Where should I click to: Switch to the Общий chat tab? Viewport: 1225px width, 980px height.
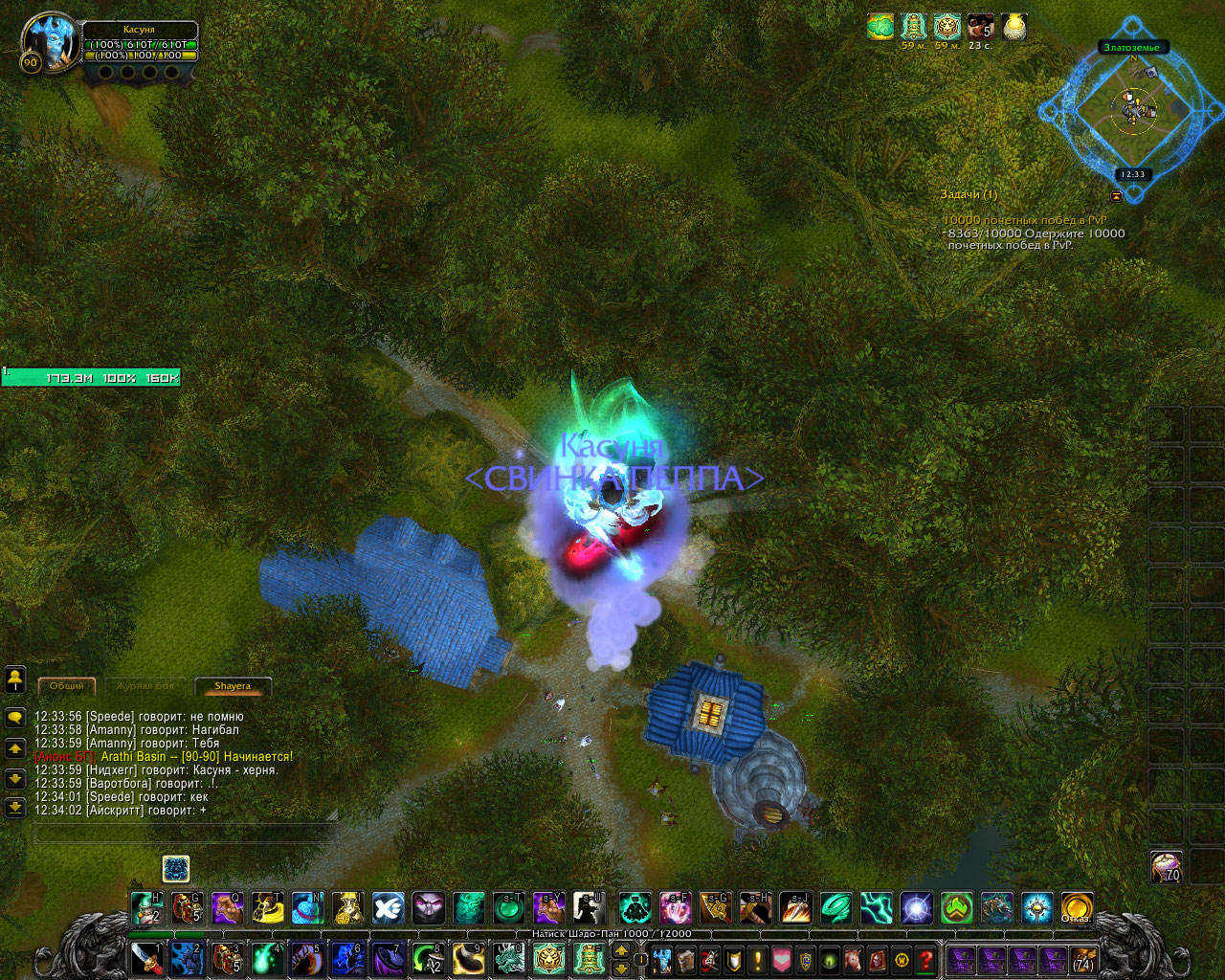point(67,686)
